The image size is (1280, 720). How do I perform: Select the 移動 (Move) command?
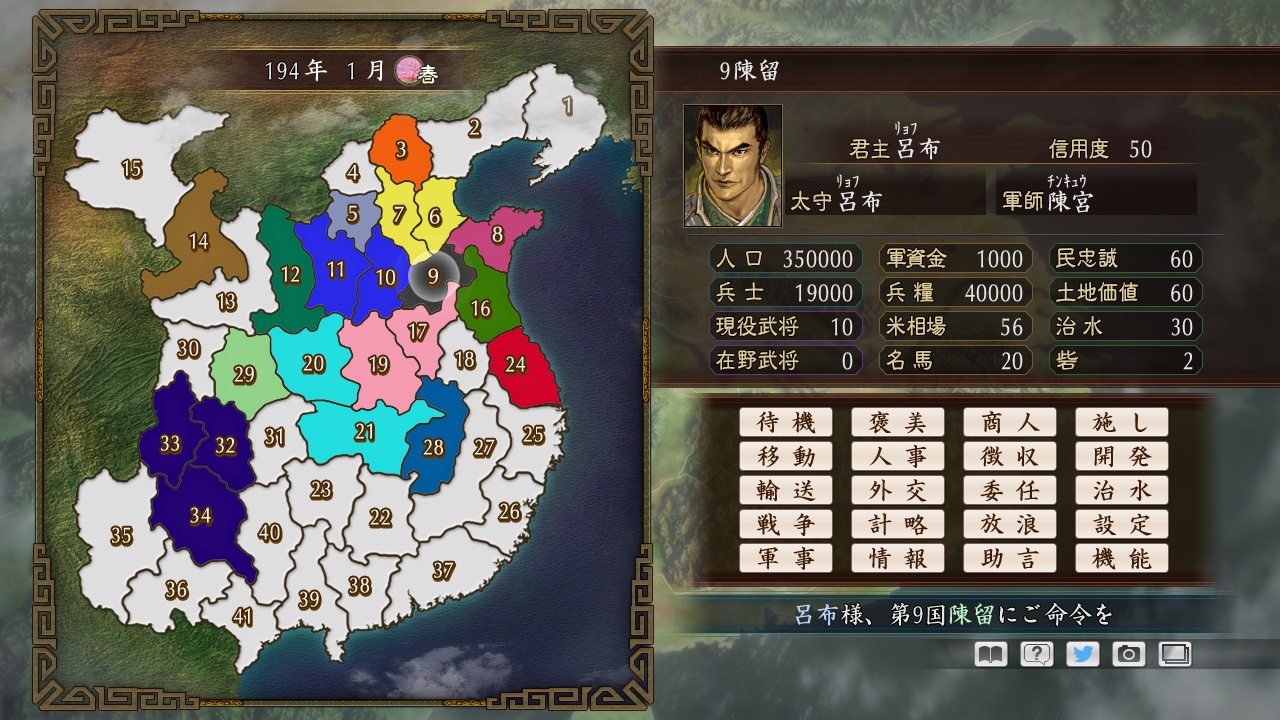[786, 456]
